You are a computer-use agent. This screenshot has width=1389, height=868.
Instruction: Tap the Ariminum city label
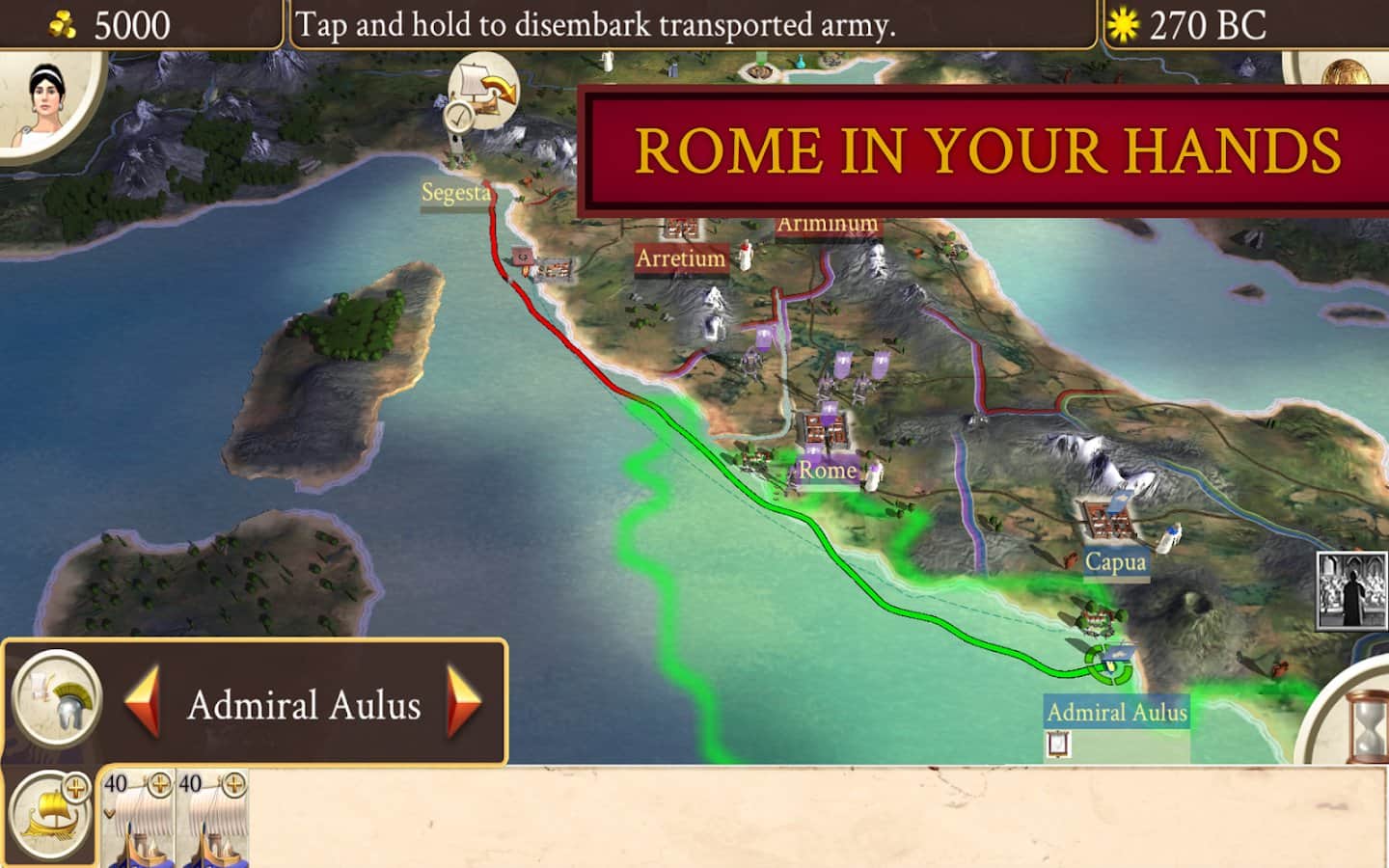828,225
